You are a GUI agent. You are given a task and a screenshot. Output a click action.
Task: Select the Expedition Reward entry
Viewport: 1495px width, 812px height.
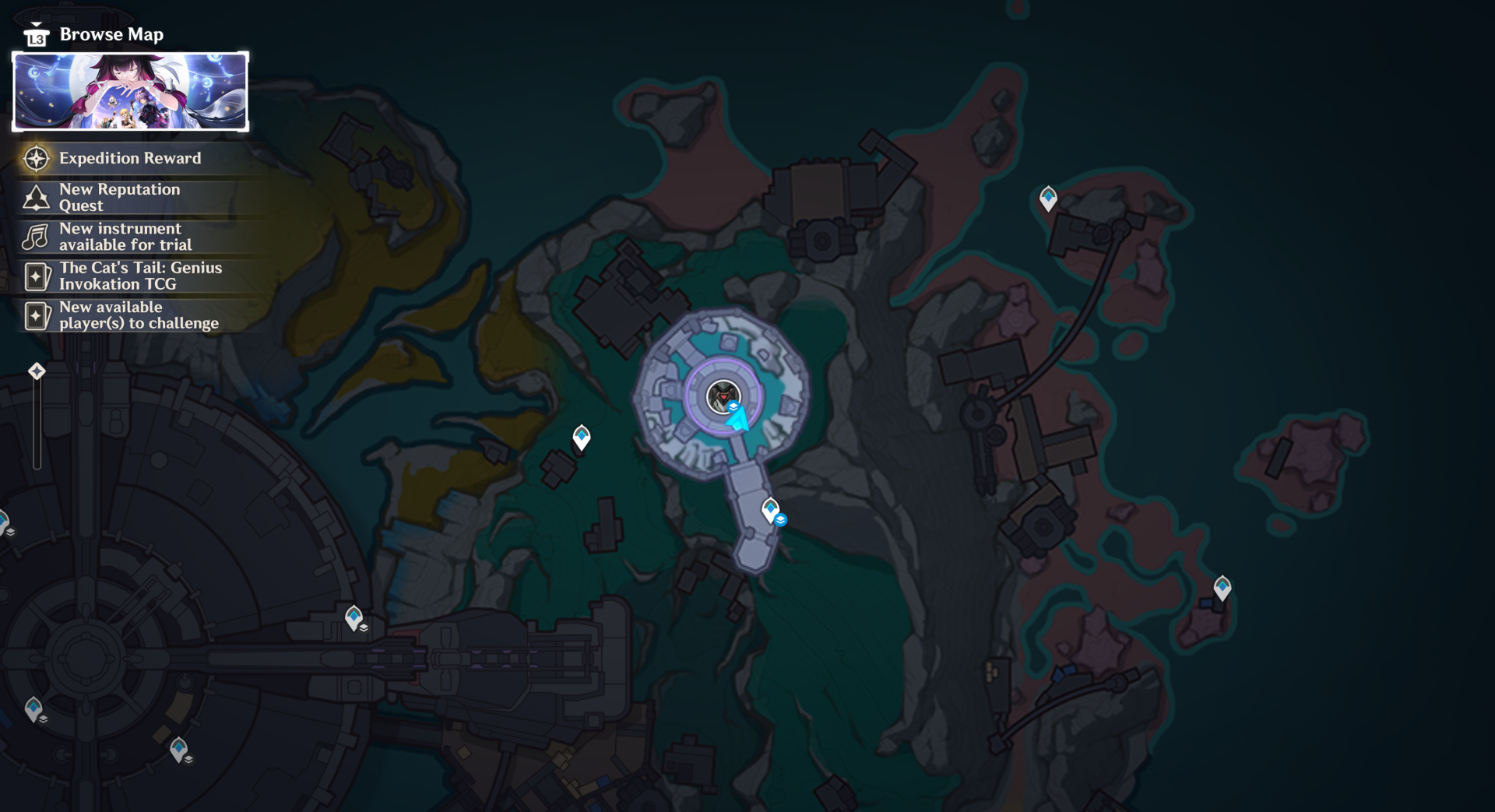click(x=129, y=158)
